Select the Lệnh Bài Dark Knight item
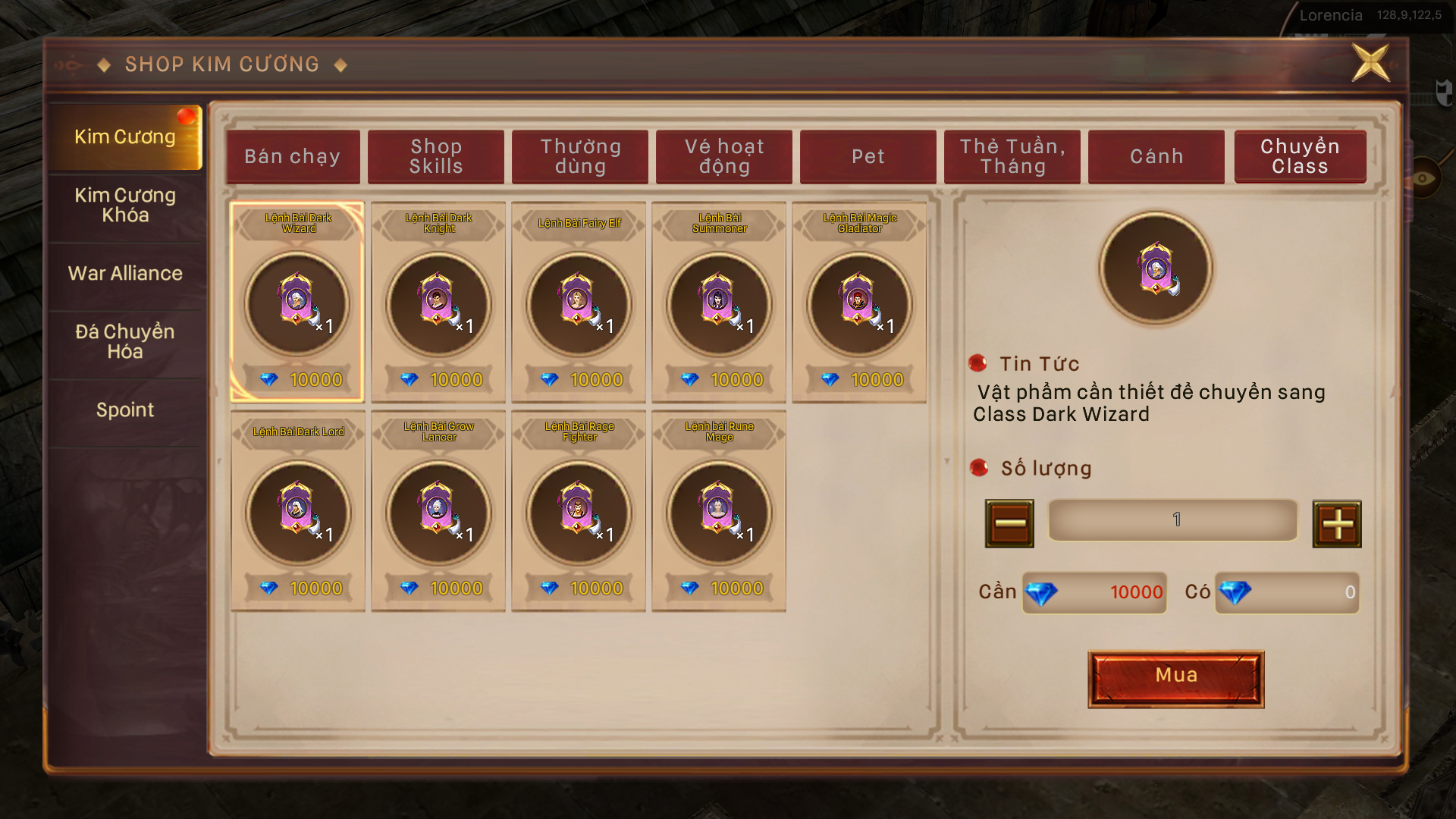The image size is (1456, 819). point(438,302)
